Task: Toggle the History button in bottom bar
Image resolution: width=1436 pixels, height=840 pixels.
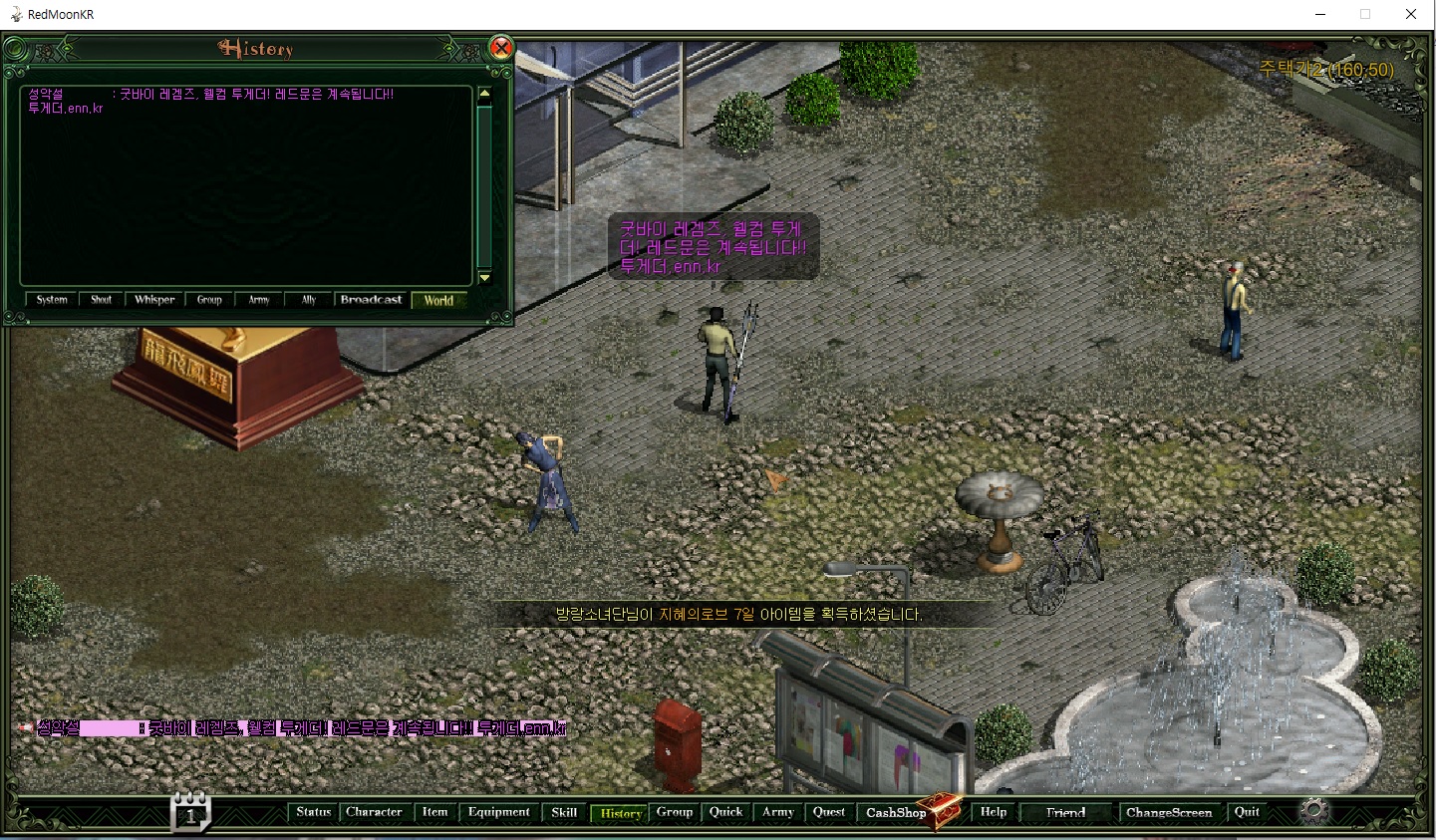Action: coord(620,813)
